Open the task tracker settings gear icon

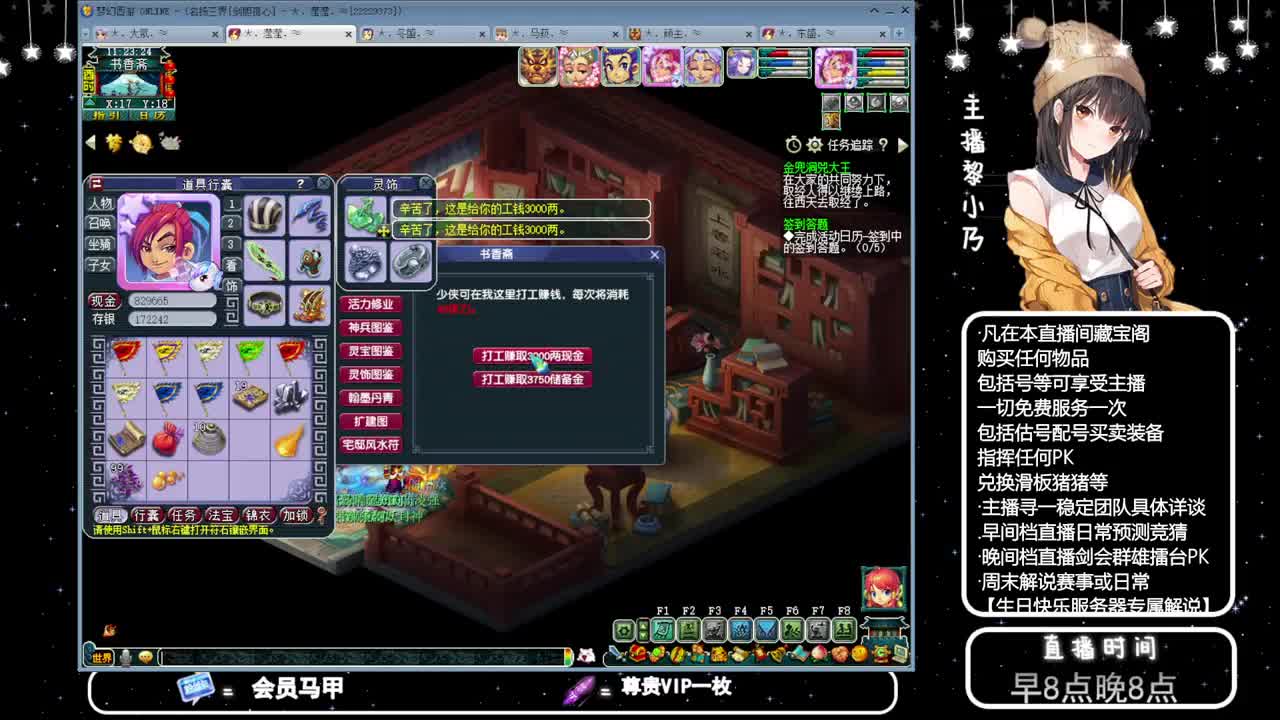pos(814,146)
